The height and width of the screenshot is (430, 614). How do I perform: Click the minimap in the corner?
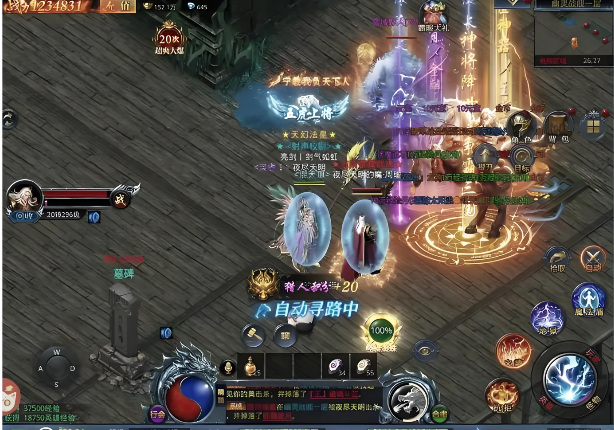point(573,27)
